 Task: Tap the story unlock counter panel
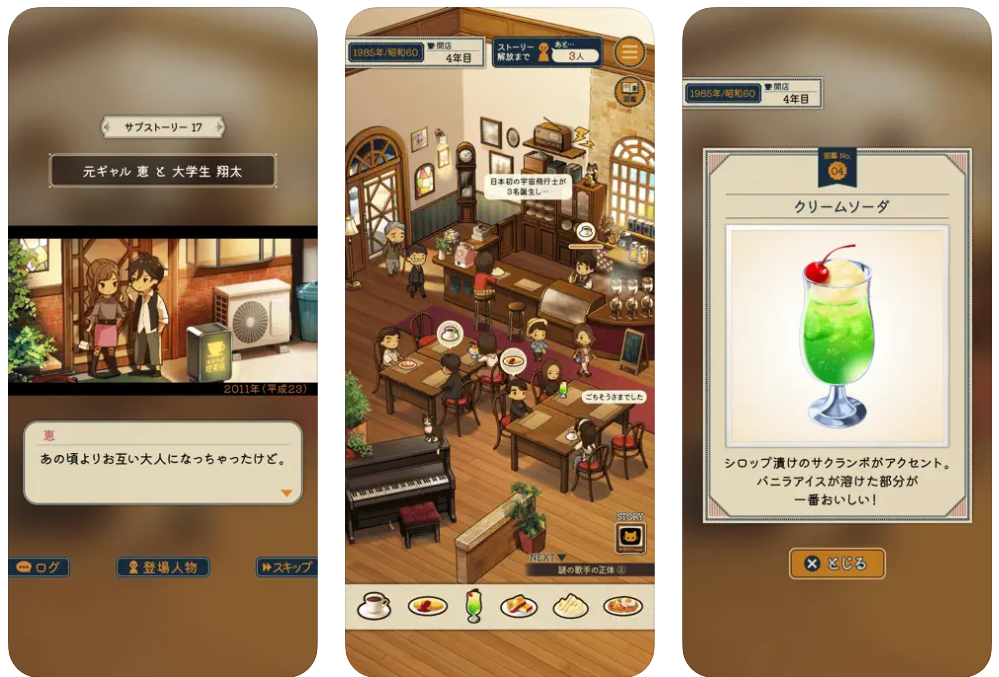(x=547, y=52)
